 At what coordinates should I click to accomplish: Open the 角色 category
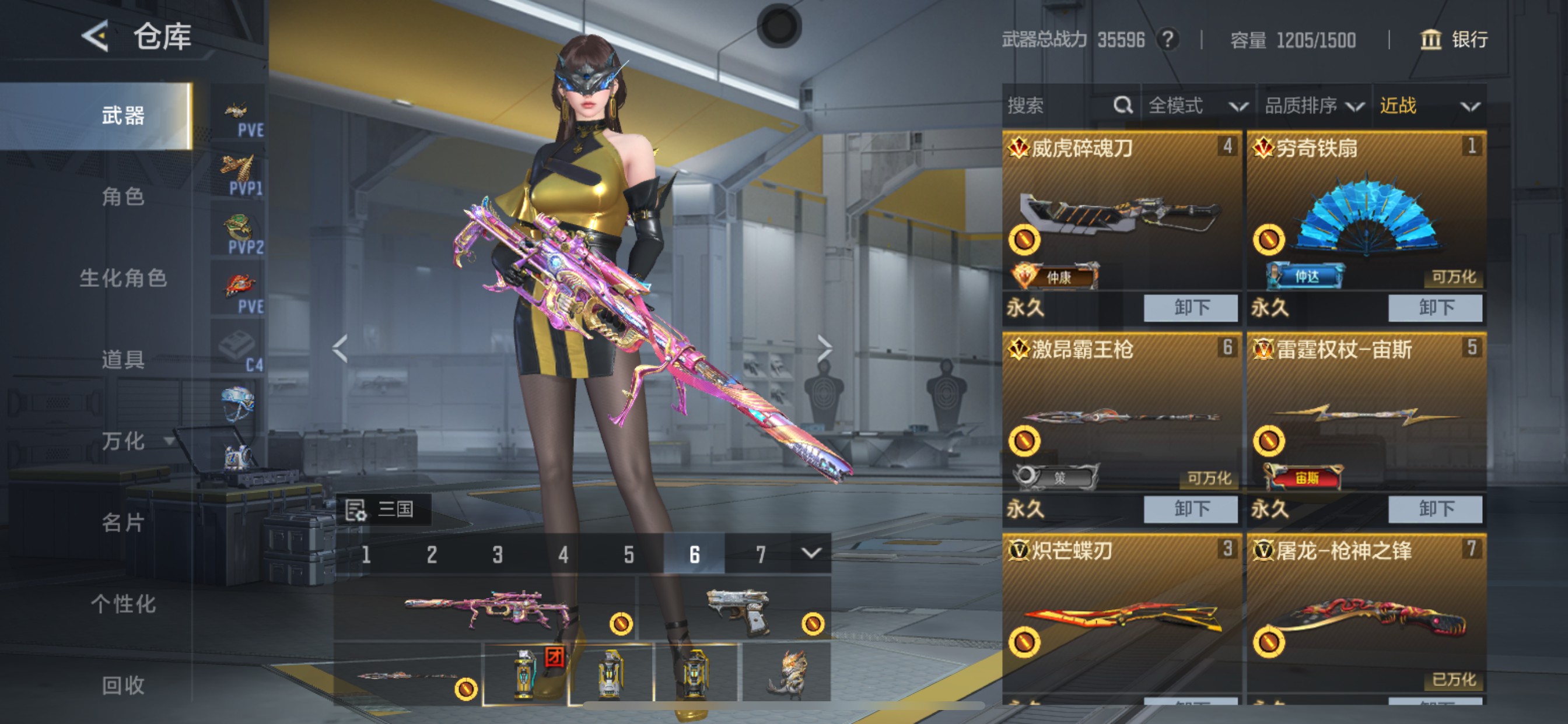pyautogui.click(x=123, y=196)
